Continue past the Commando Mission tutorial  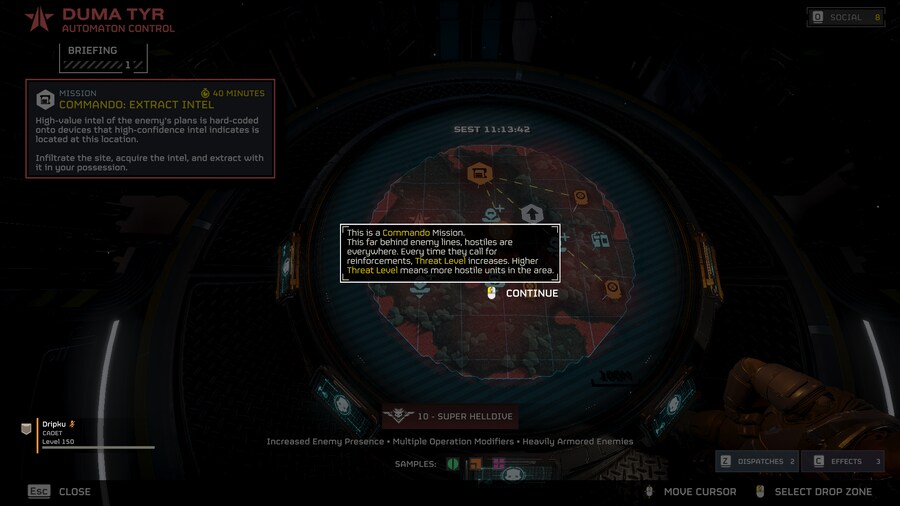(522, 293)
